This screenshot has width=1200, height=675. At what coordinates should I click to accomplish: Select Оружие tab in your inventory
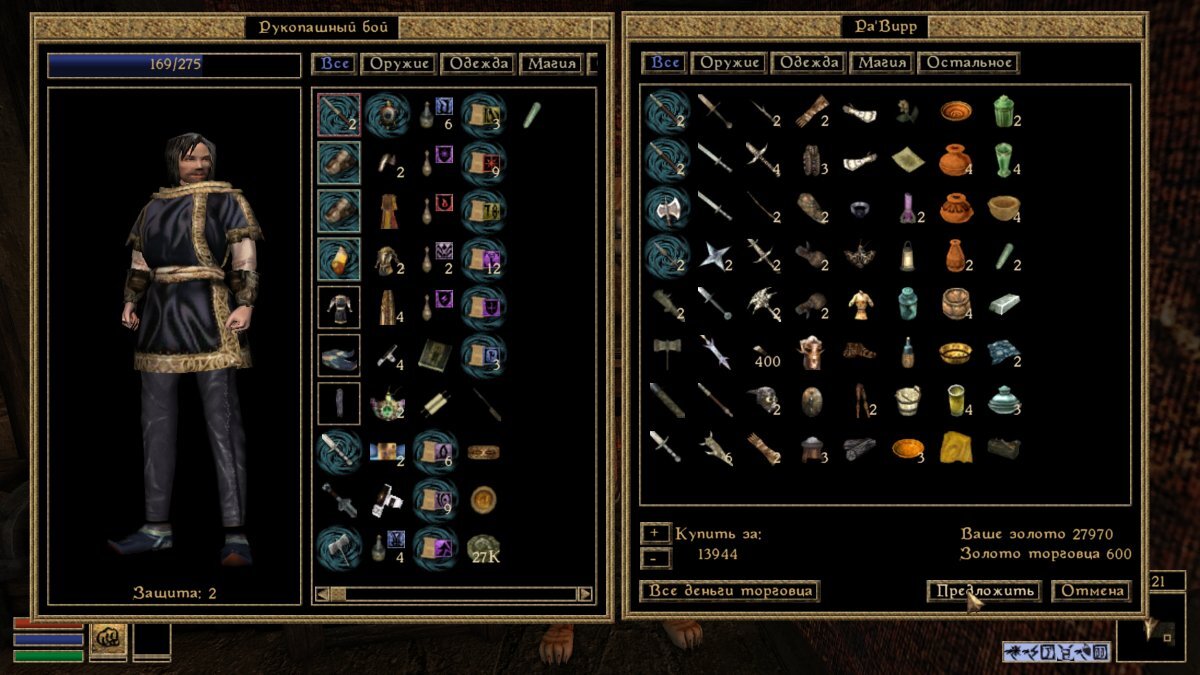tap(400, 64)
